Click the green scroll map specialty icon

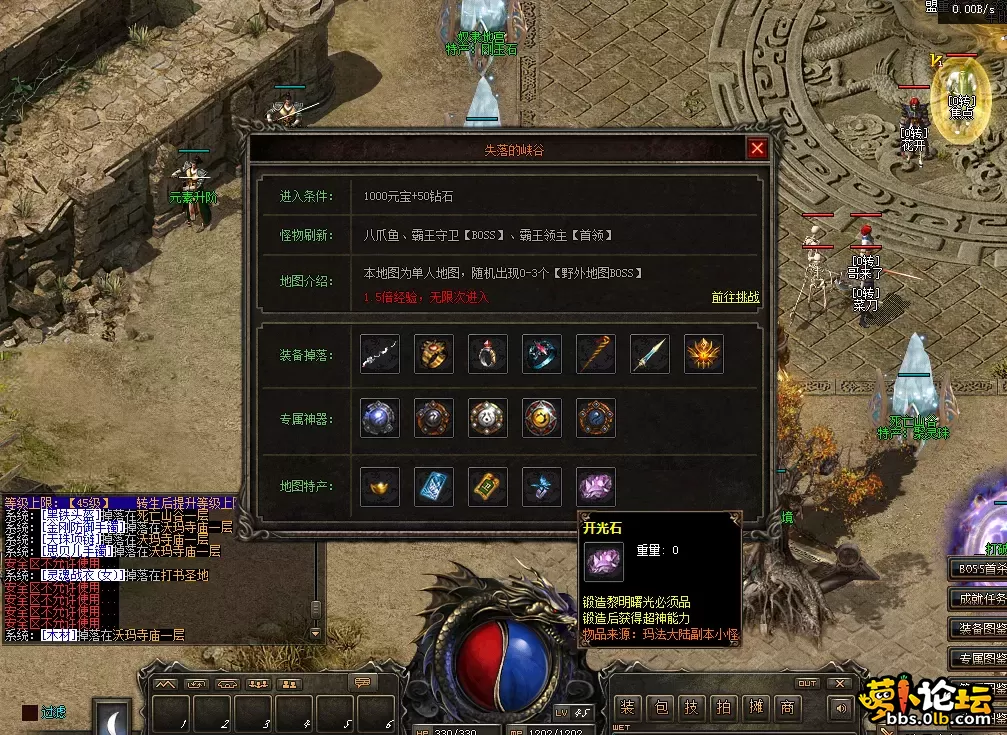(x=488, y=487)
